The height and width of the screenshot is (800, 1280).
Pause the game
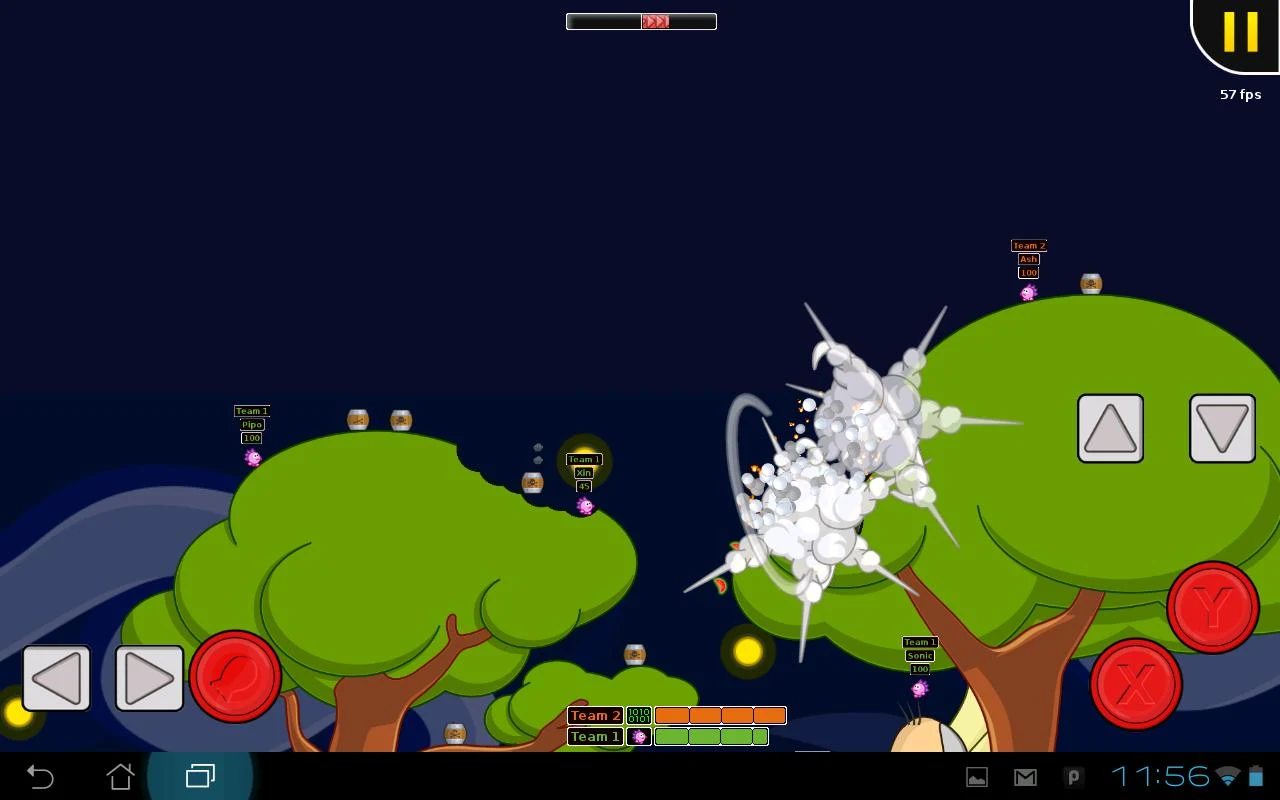pos(1240,33)
